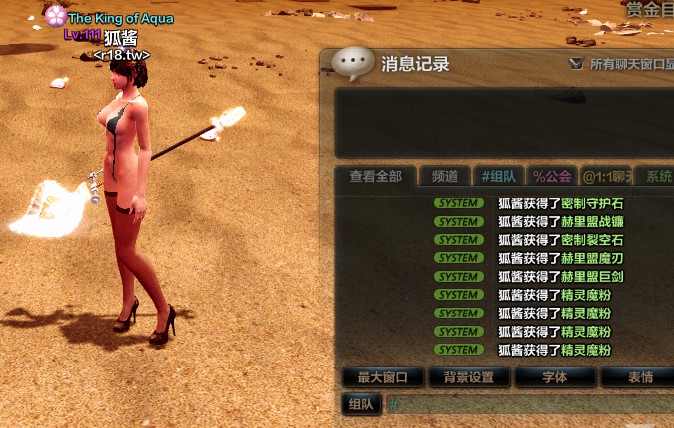Switch to the @1:1聊天 tab
The image size is (674, 428).
pos(606,176)
